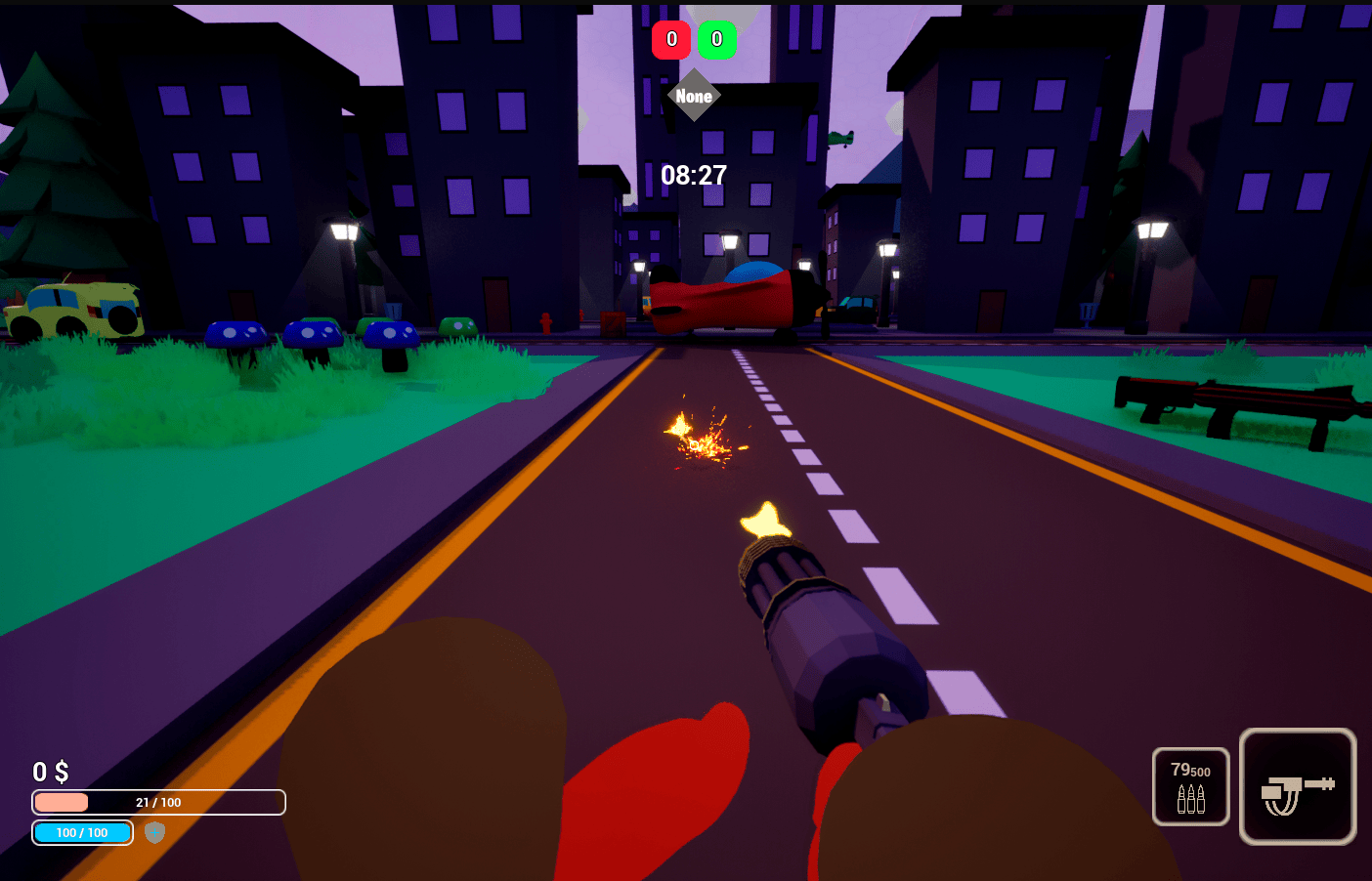Click the bullets ammo slot

1190,786
